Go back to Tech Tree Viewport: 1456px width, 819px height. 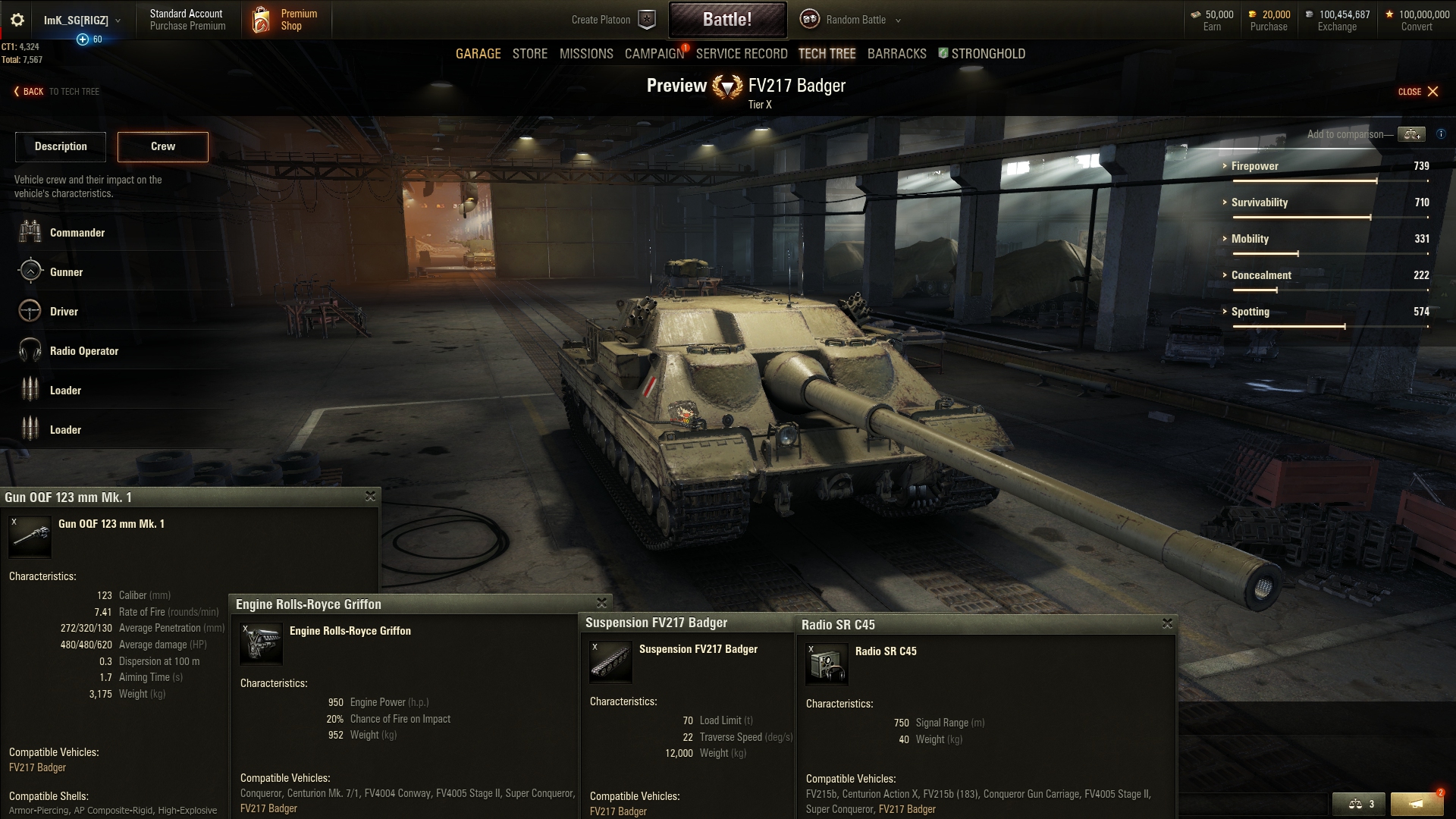click(57, 92)
